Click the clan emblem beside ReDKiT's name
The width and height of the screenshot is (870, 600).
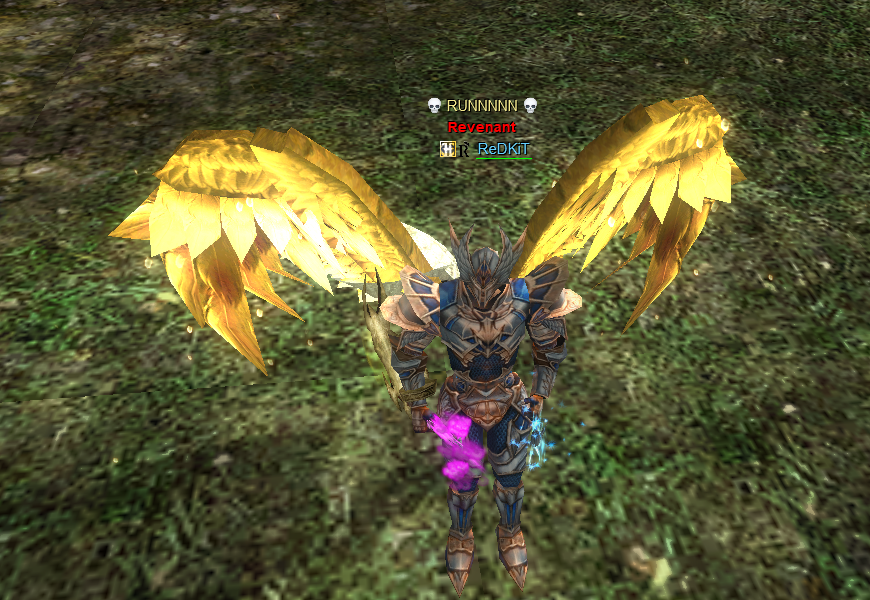(447, 149)
